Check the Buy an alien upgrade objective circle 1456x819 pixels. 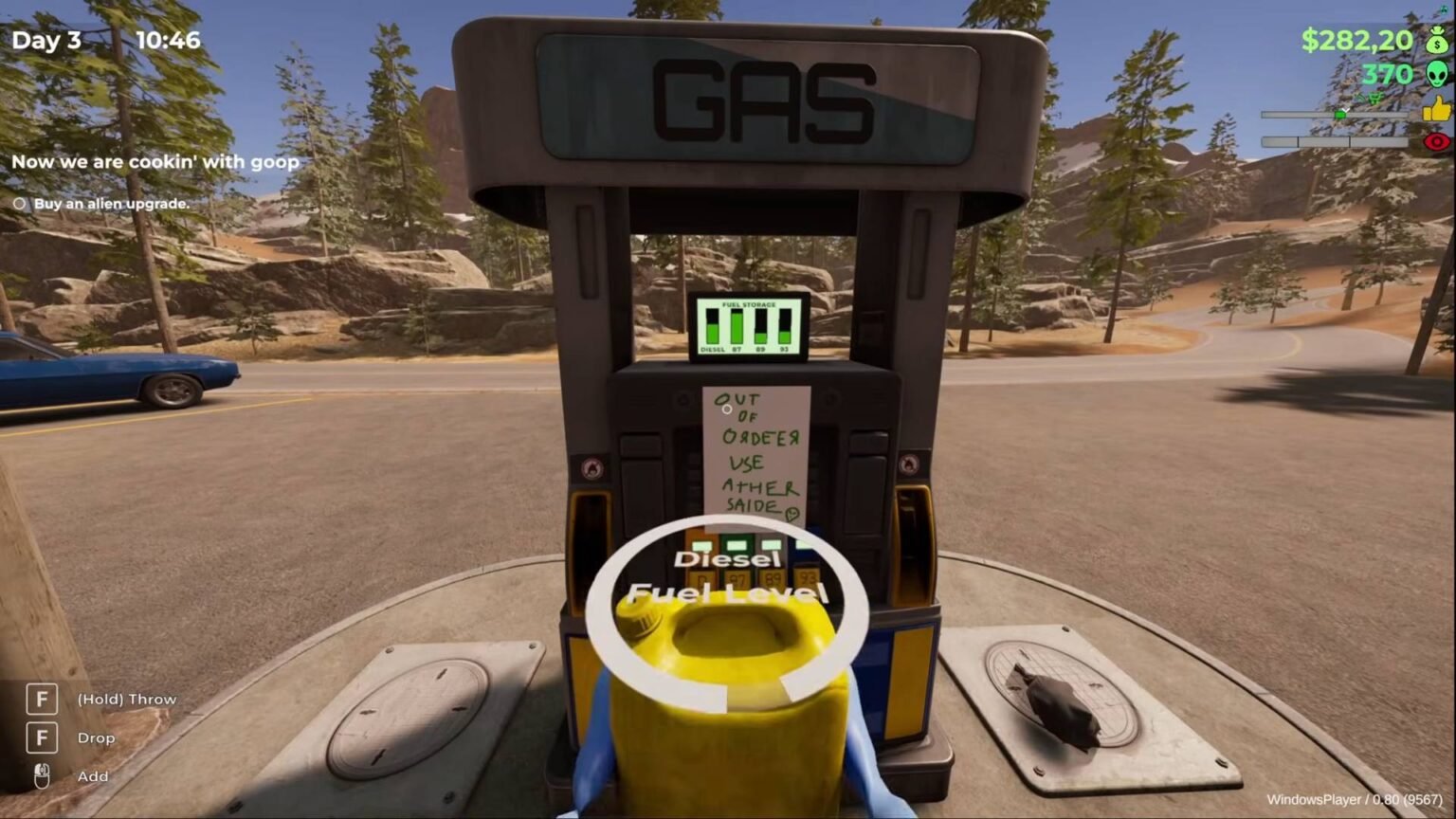[18, 203]
